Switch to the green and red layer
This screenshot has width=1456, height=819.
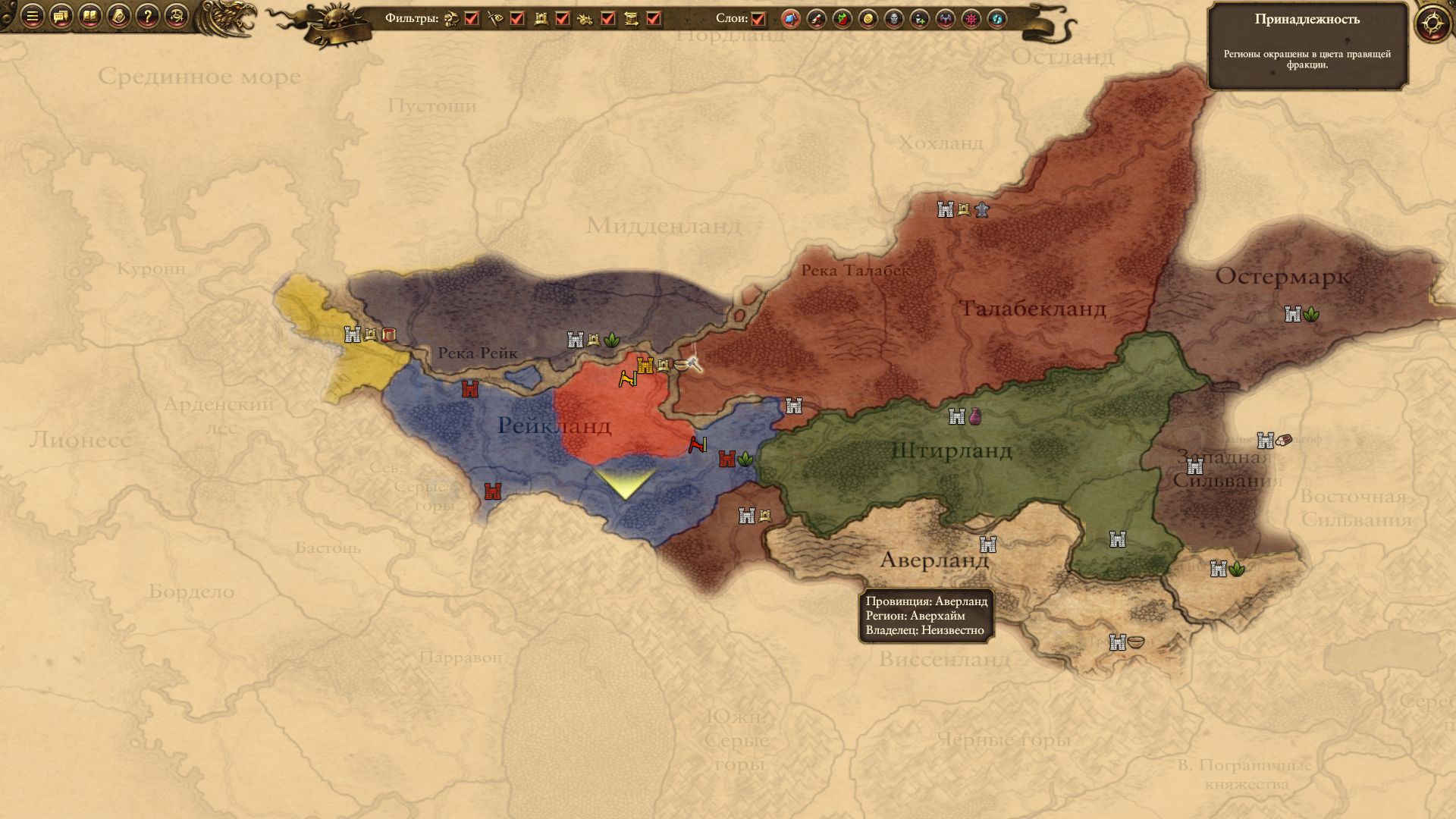(x=843, y=19)
